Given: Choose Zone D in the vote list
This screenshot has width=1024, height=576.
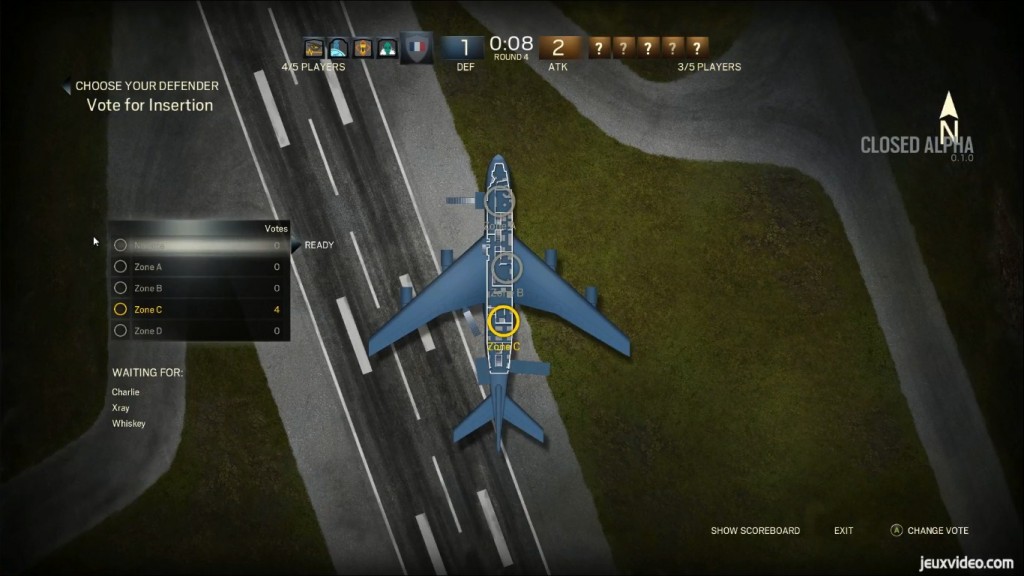Looking at the screenshot, I should (148, 331).
